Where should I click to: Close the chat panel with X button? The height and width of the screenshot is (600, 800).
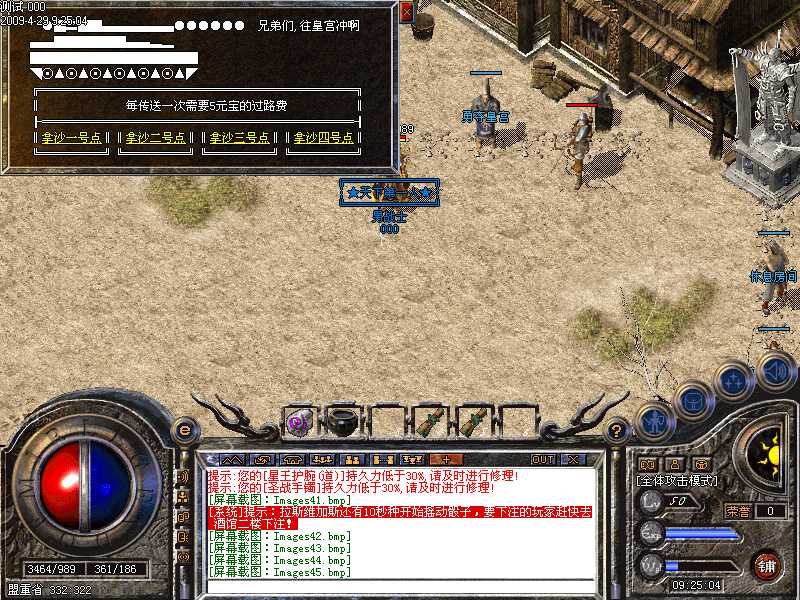click(x=573, y=460)
